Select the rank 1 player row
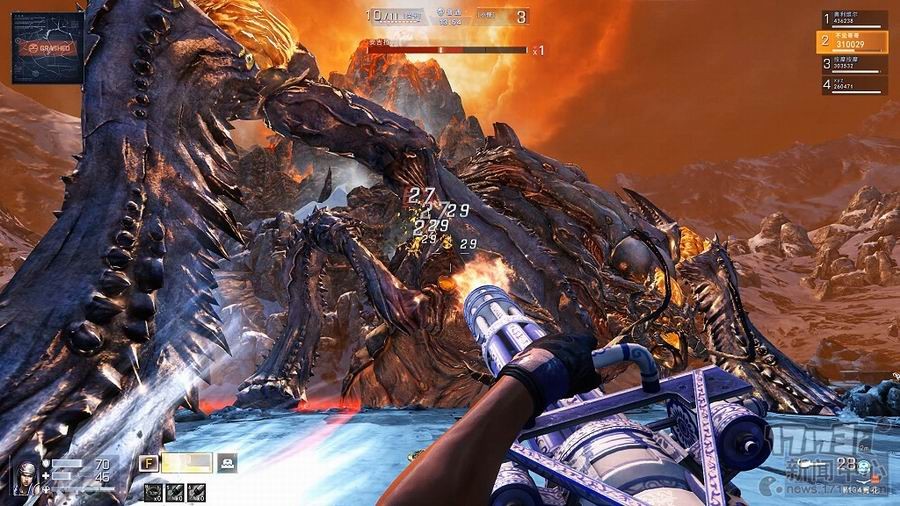The height and width of the screenshot is (506, 900). click(x=854, y=19)
